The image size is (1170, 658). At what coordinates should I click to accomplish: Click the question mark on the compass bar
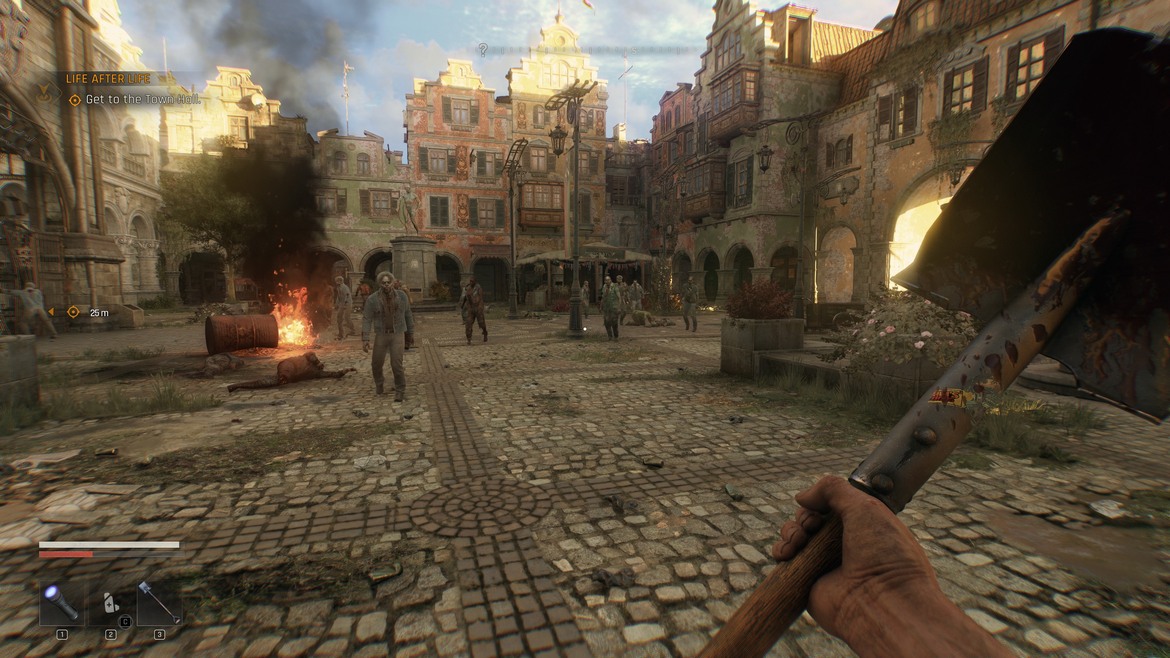483,49
